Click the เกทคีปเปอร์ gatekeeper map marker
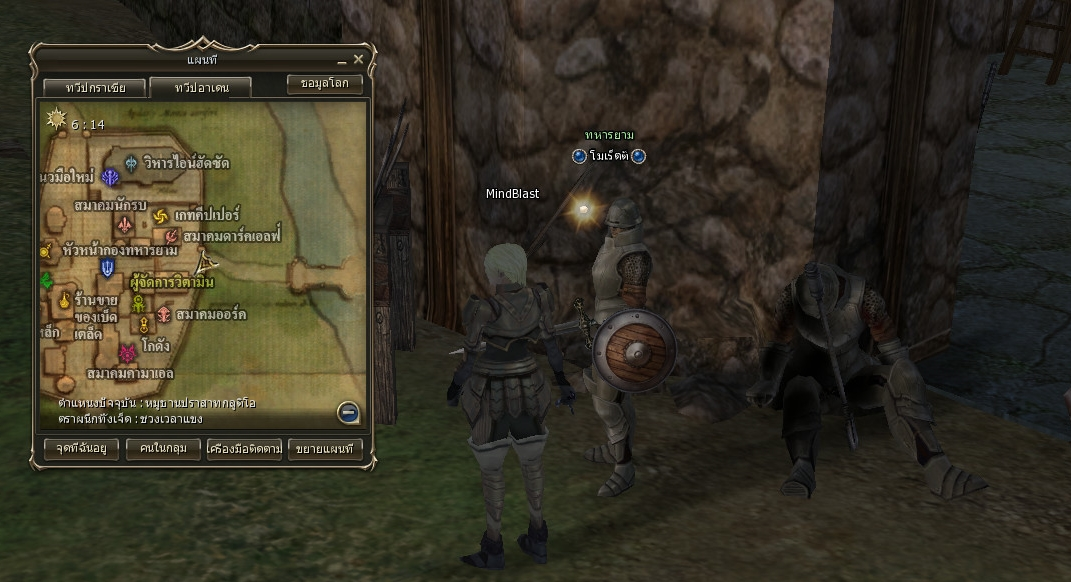 [x=161, y=215]
